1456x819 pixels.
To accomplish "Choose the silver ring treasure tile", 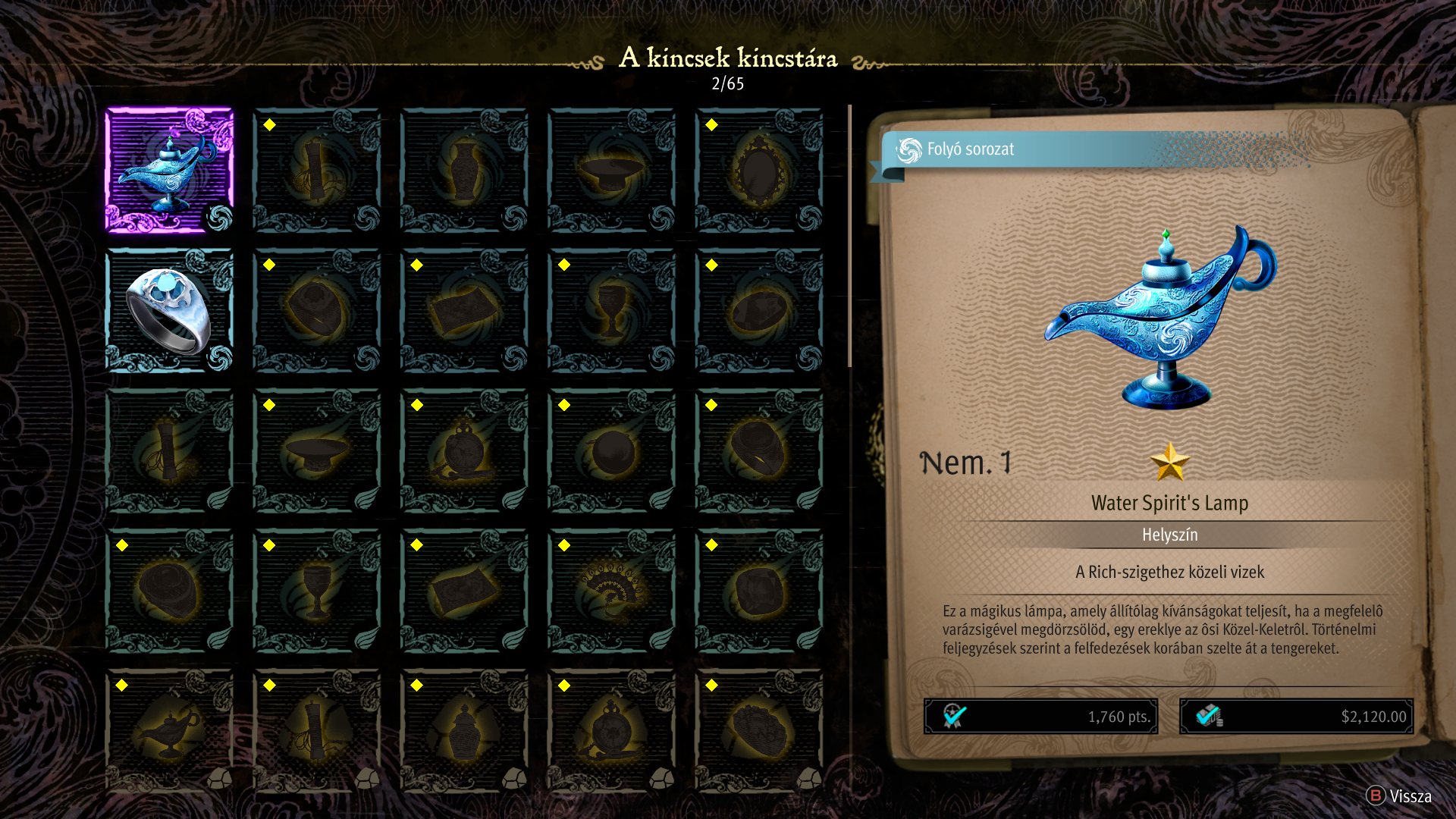I will (x=169, y=310).
